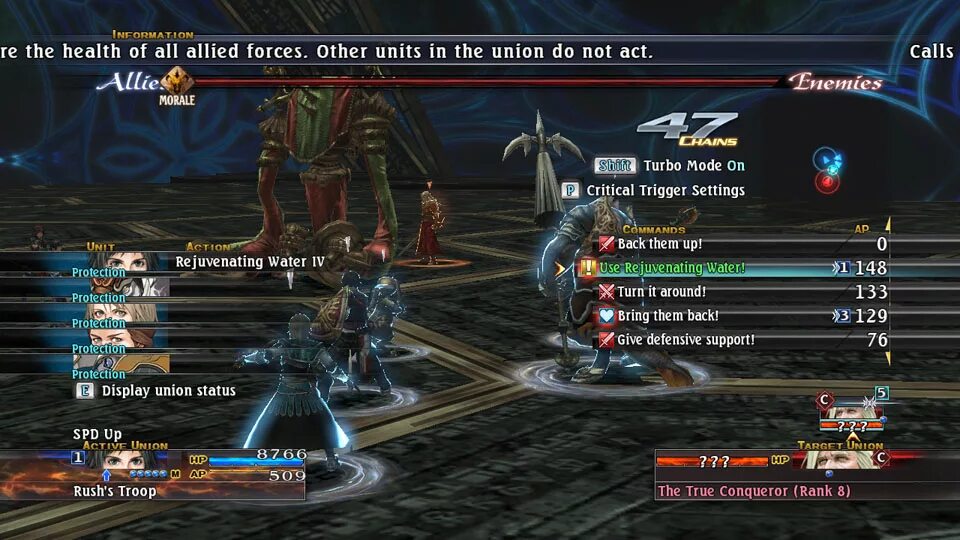Image resolution: width=960 pixels, height=540 pixels.
Task: Choose the "Give defensive support!" command
Action: [685, 340]
